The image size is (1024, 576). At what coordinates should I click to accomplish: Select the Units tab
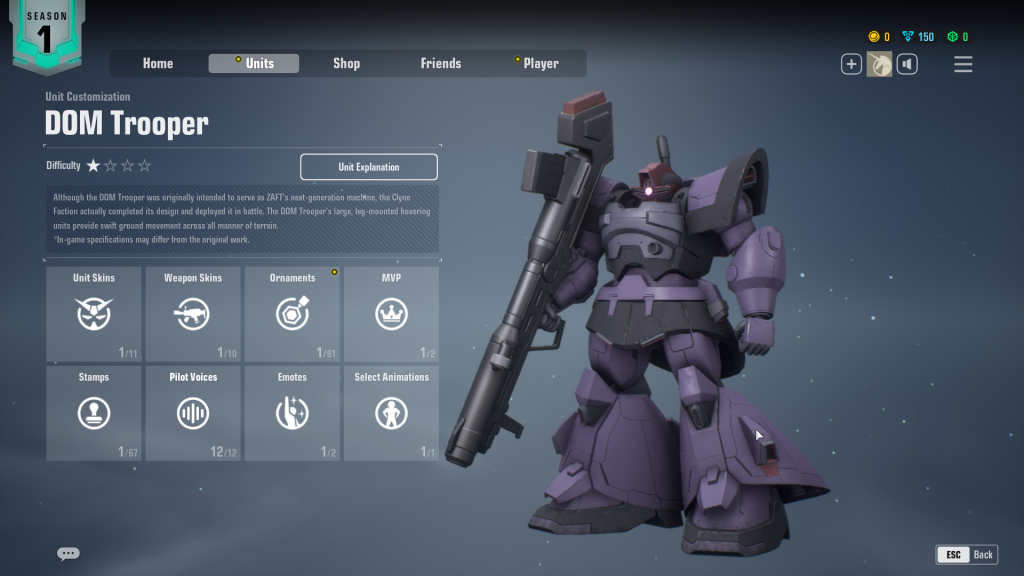tap(254, 63)
